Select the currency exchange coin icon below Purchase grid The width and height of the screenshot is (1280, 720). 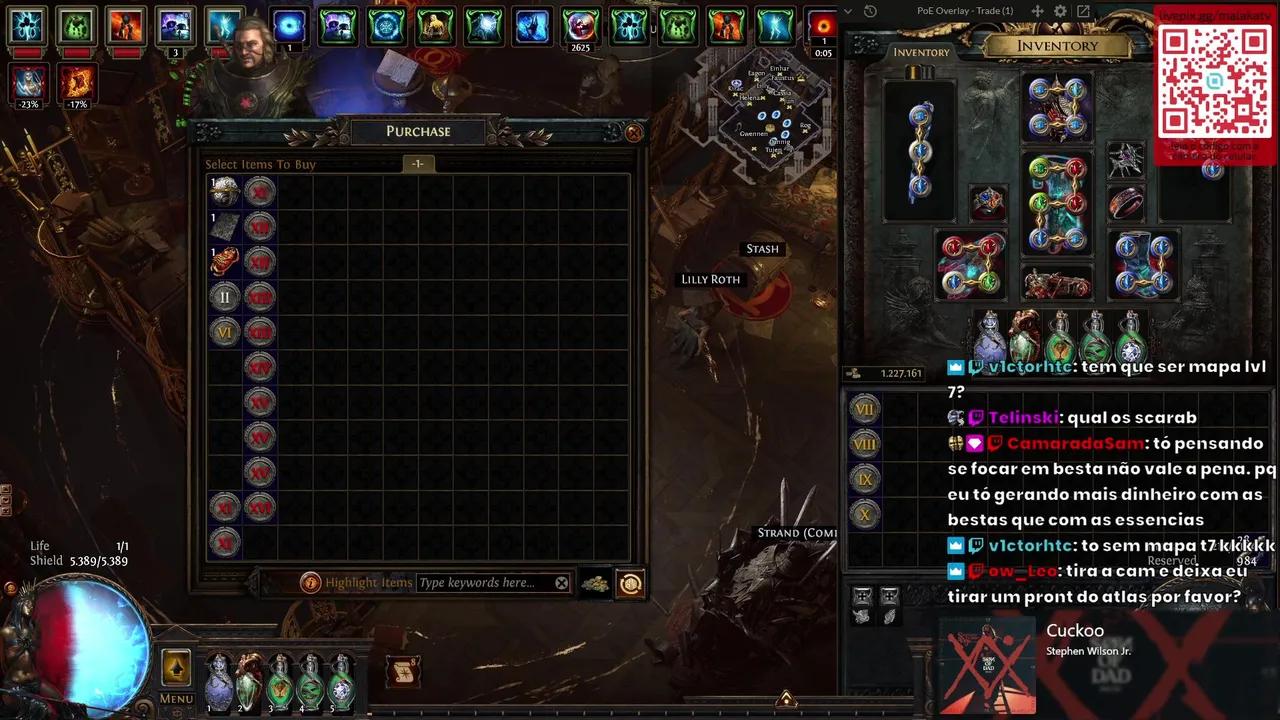(x=630, y=582)
